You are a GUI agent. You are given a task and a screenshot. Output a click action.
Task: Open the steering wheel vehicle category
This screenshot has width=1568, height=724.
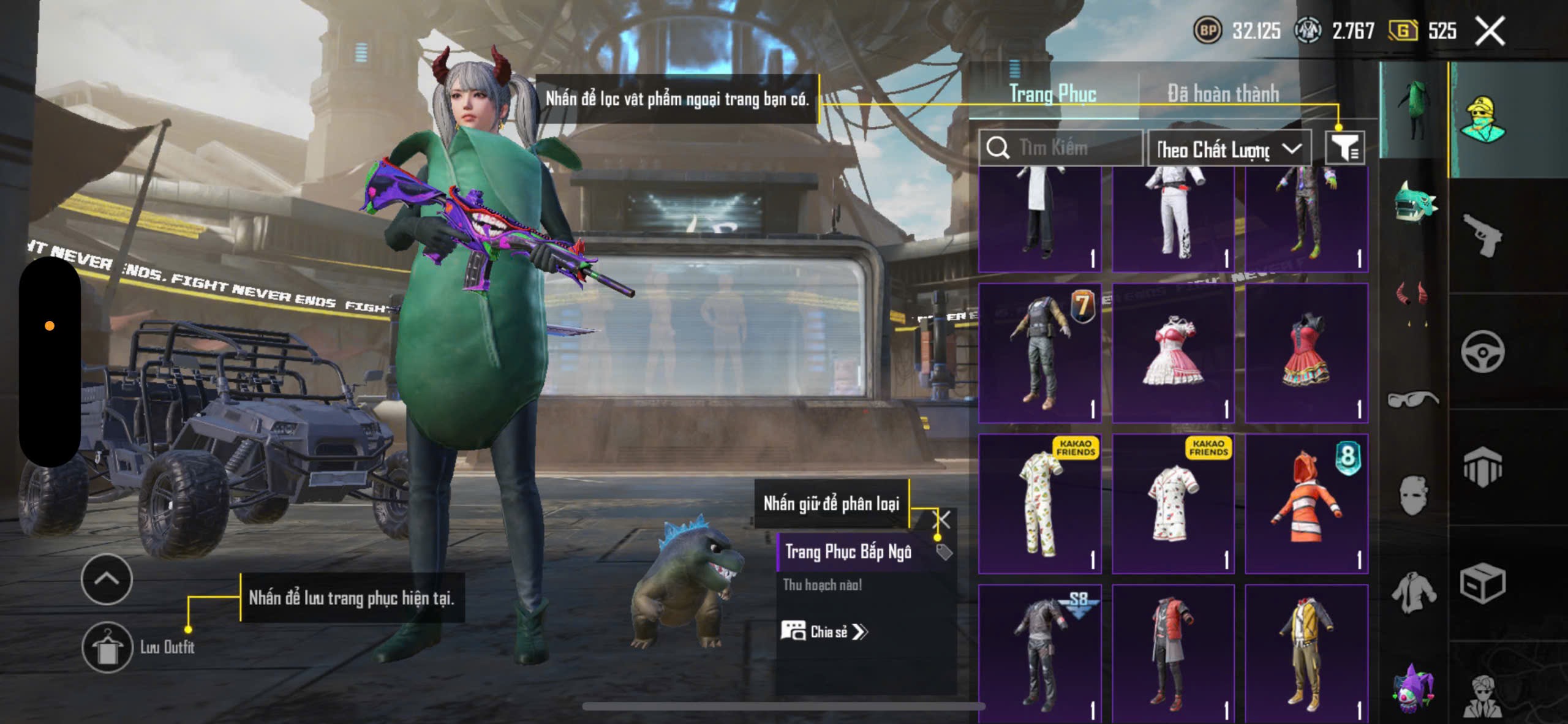point(1482,352)
